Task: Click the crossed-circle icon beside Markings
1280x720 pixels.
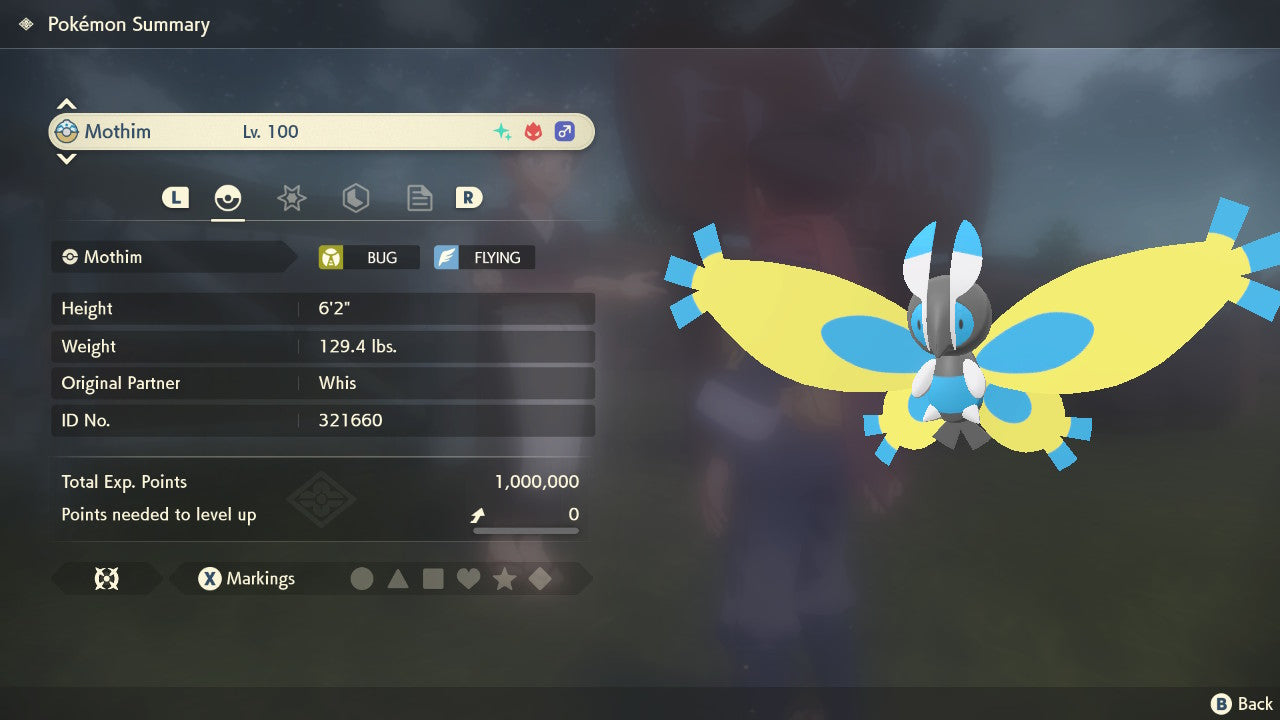Action: tap(106, 579)
